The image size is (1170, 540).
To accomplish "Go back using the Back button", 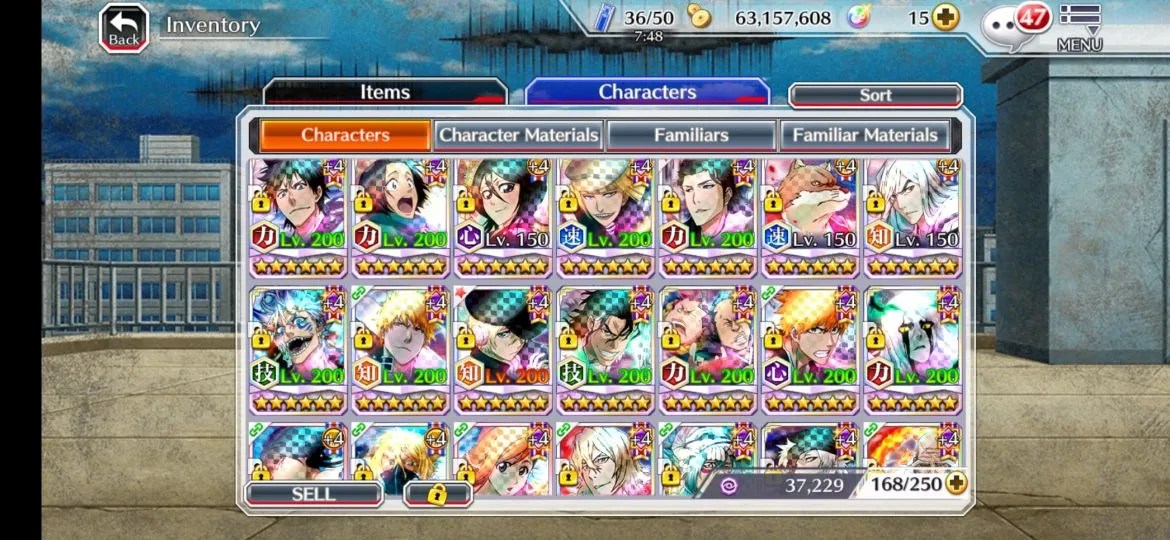I will coord(124,28).
